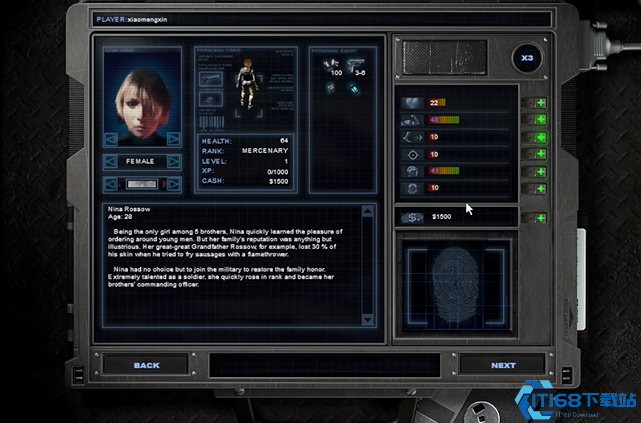641x423 pixels.
Task: Increase the crosshair accuracy stat with its plus
Action: pos(541,154)
